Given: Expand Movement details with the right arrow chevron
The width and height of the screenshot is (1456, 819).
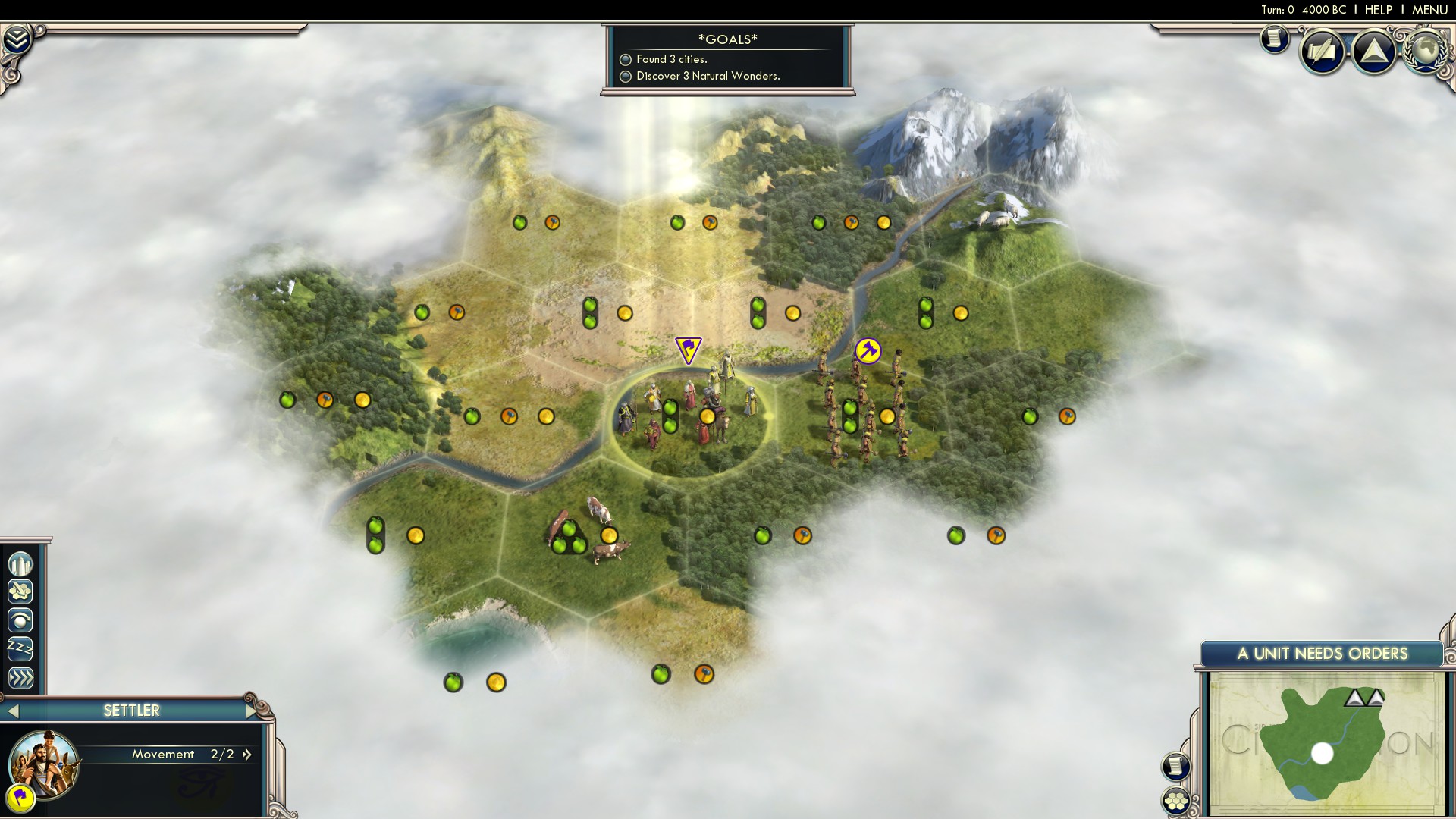Looking at the screenshot, I should tap(246, 755).
